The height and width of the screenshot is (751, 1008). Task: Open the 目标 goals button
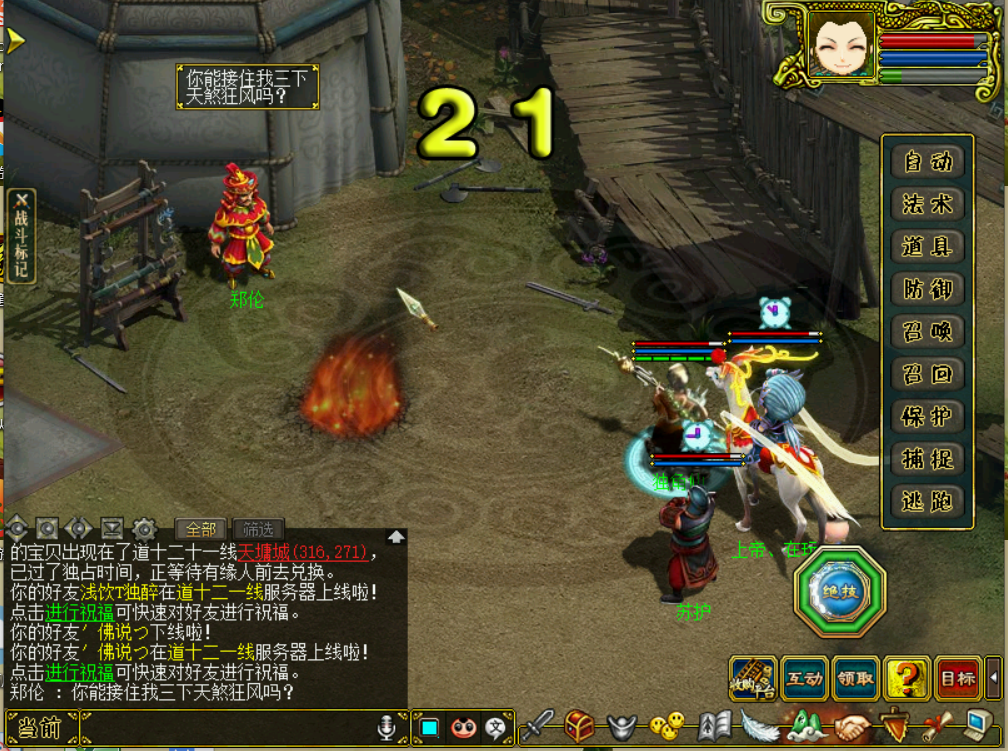(957, 678)
